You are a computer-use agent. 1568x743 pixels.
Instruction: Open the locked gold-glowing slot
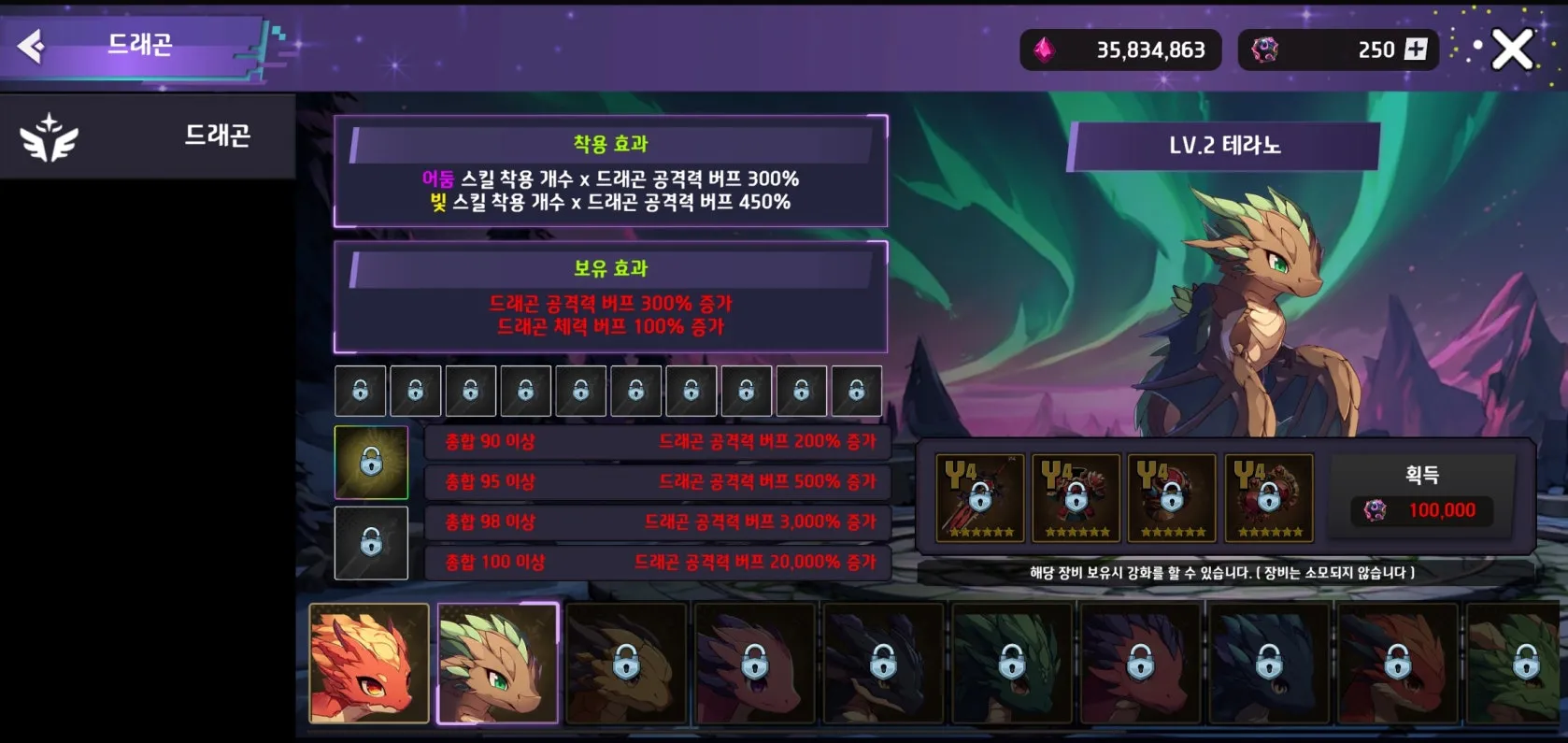click(x=371, y=463)
